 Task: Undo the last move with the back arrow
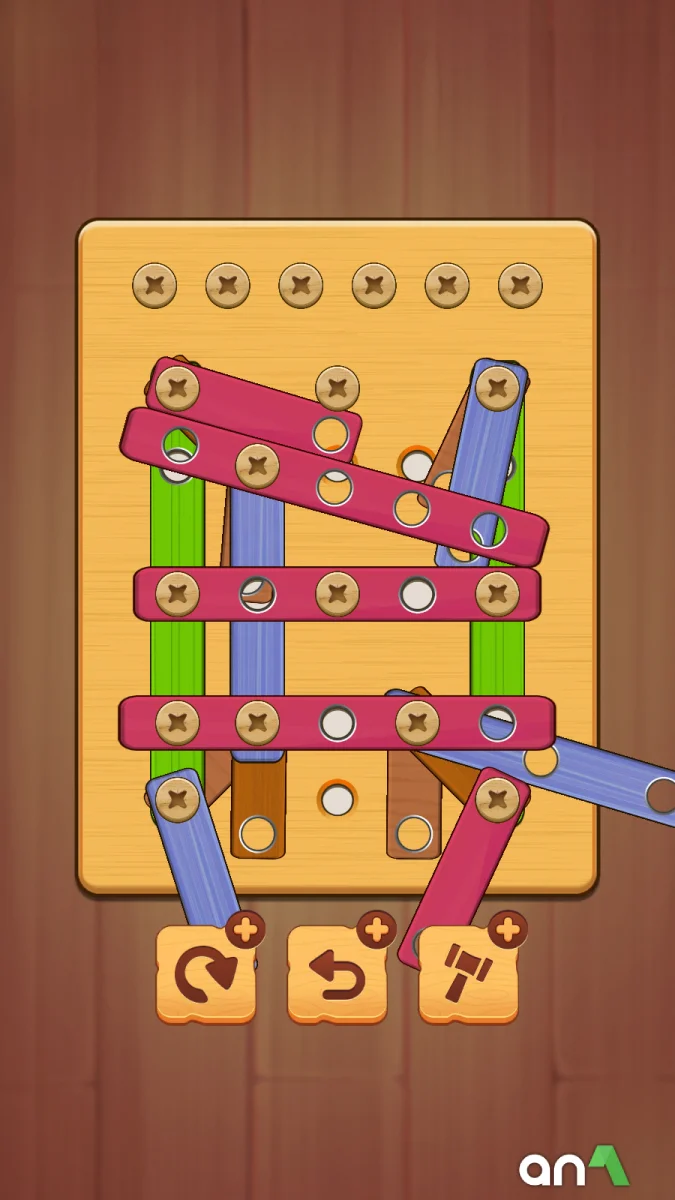pos(337,974)
